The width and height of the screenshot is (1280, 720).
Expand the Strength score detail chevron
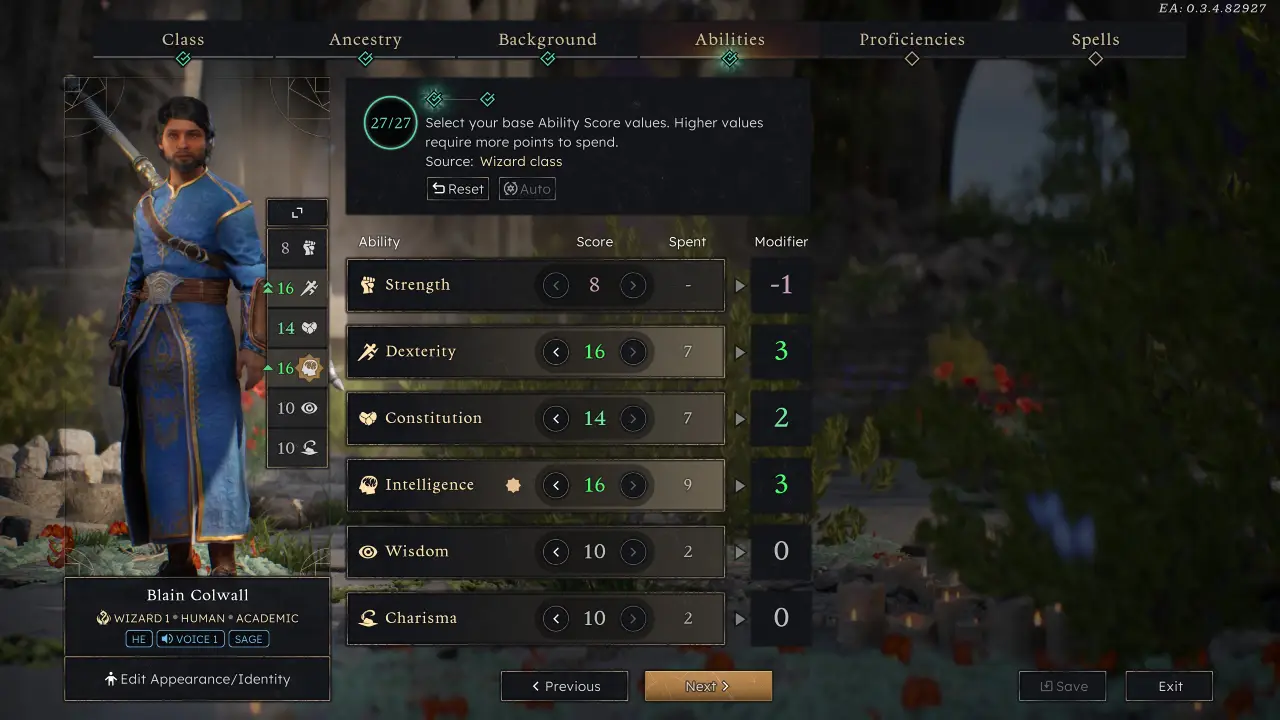[x=740, y=284]
